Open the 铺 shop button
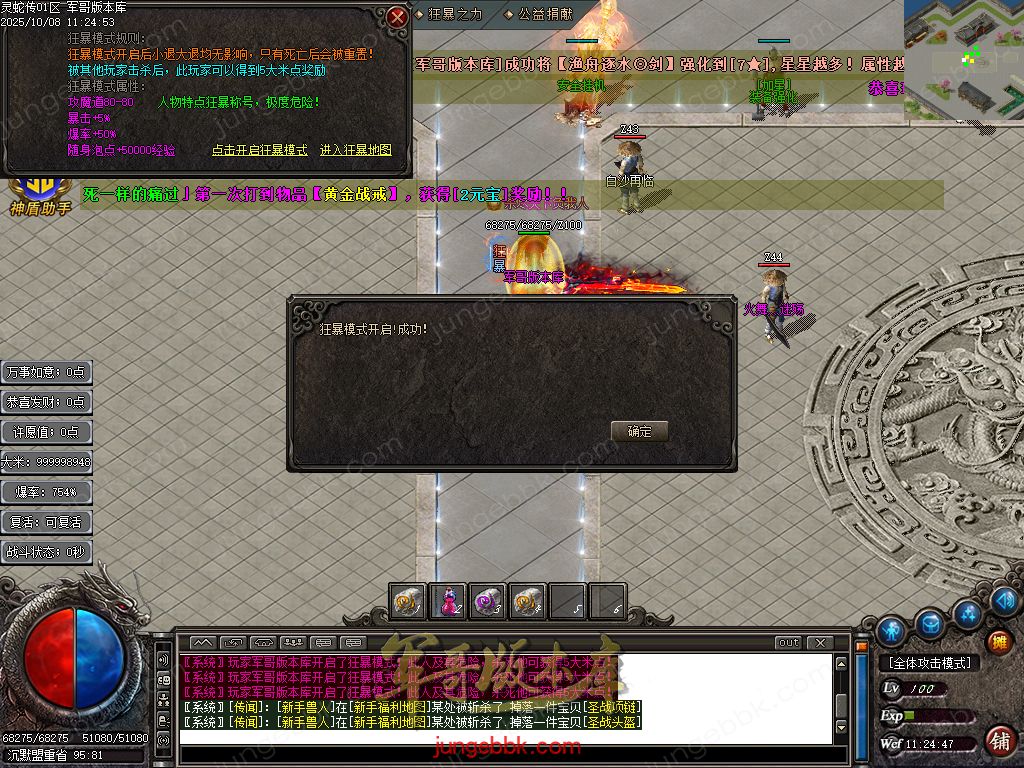The width and height of the screenshot is (1024, 768). (x=998, y=740)
